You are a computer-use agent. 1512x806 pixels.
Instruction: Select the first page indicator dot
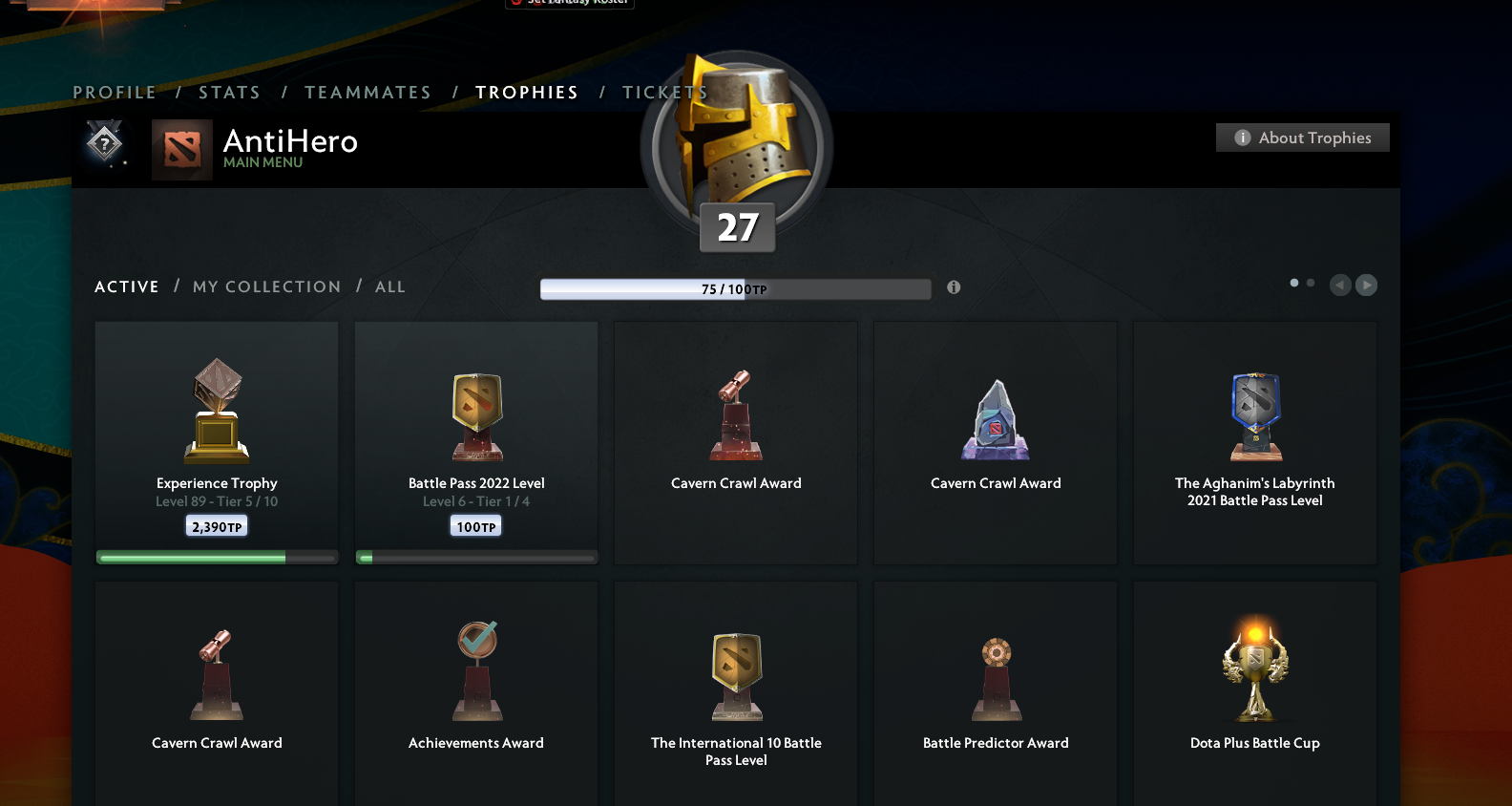tap(1293, 283)
